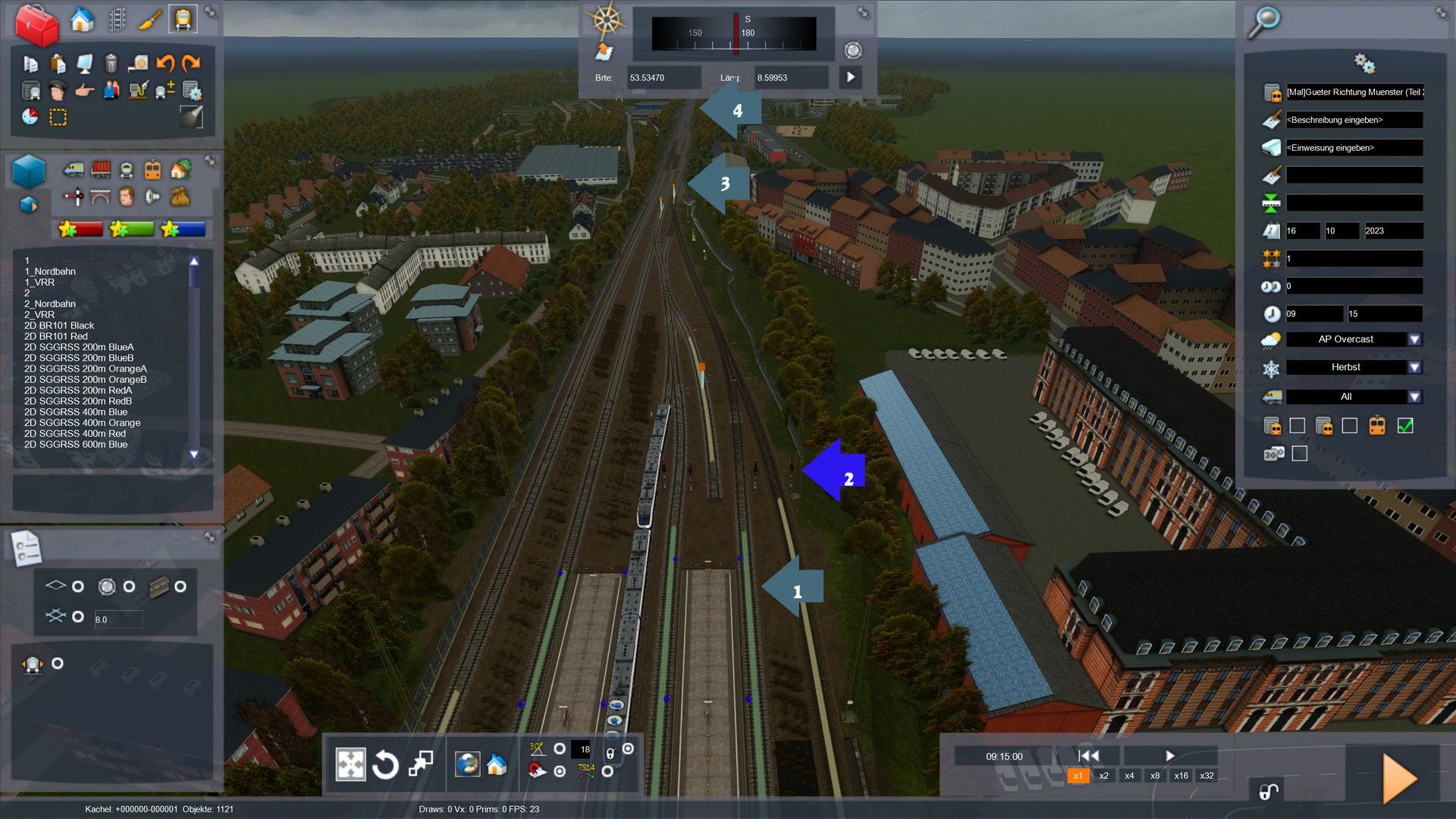Click the Beschreibung eingeben description field

[x=1354, y=120]
